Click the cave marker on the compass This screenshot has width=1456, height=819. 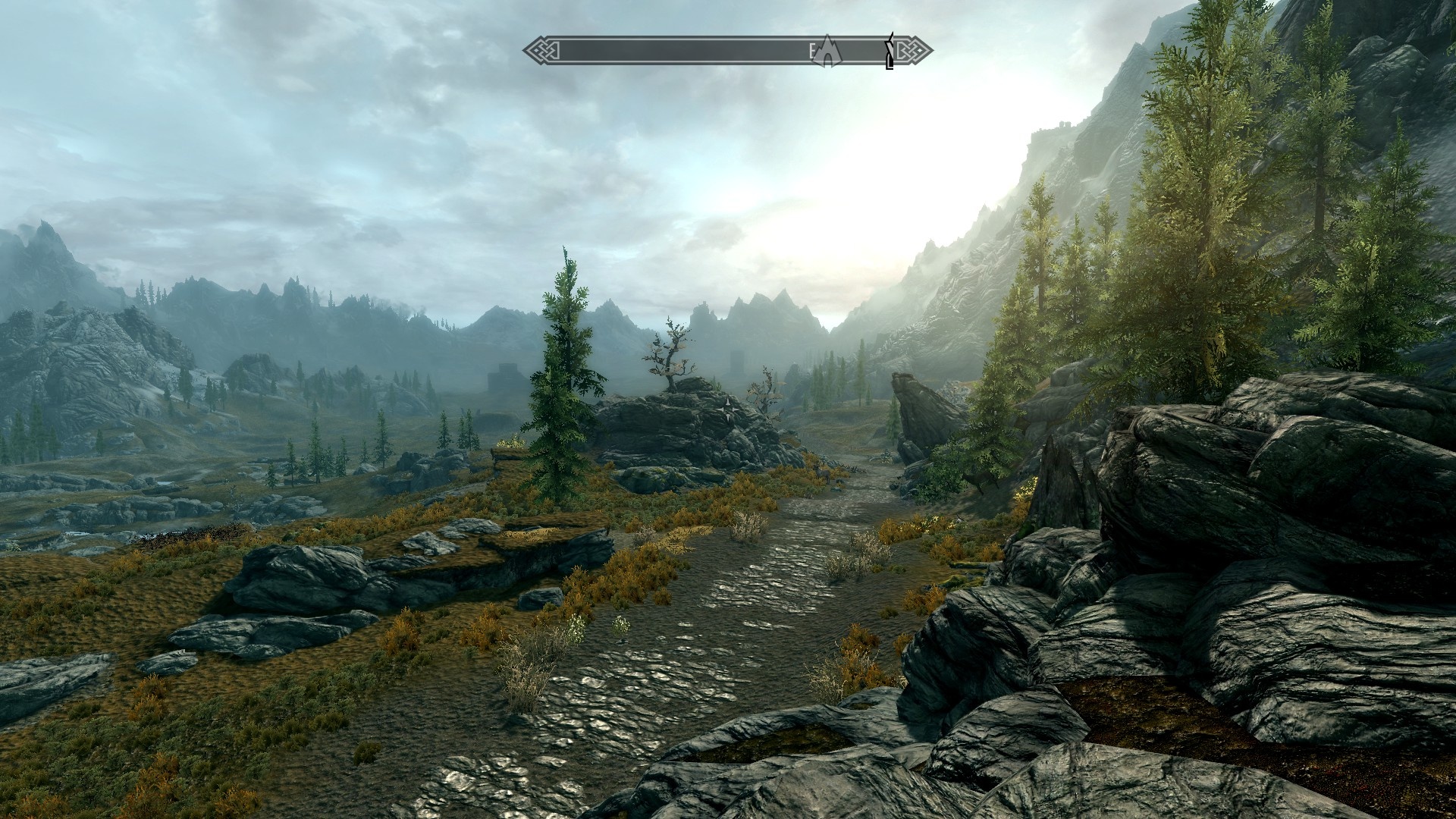(x=827, y=51)
